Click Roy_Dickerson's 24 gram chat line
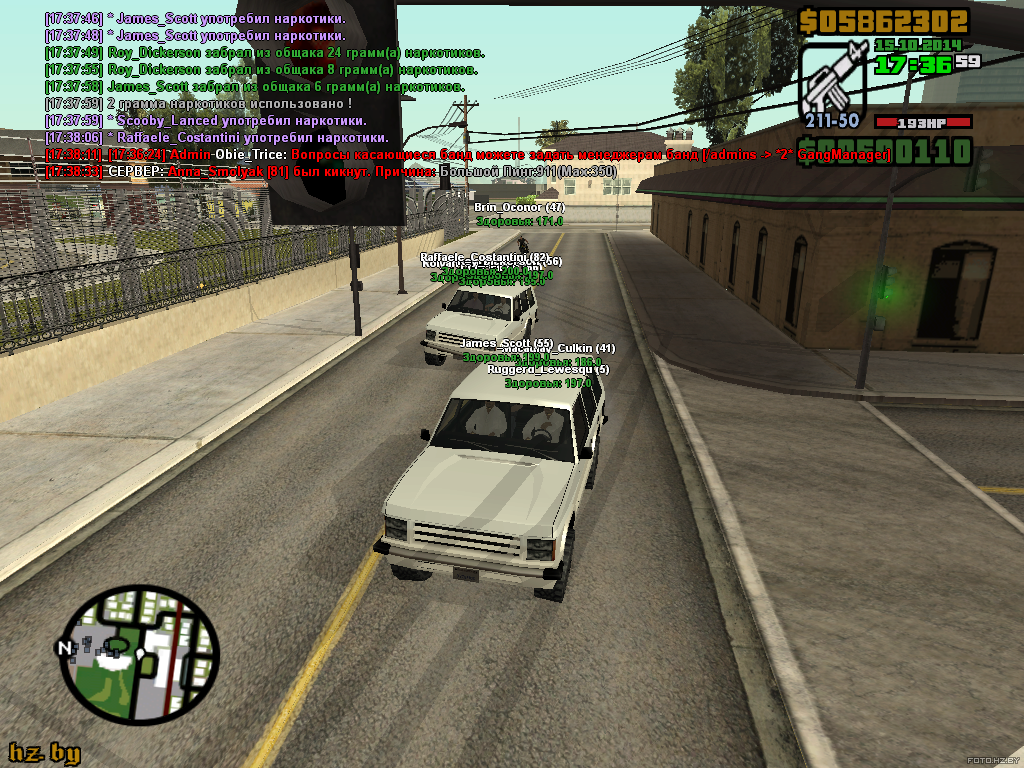Image resolution: width=1024 pixels, height=768 pixels. pyautogui.click(x=265, y=53)
